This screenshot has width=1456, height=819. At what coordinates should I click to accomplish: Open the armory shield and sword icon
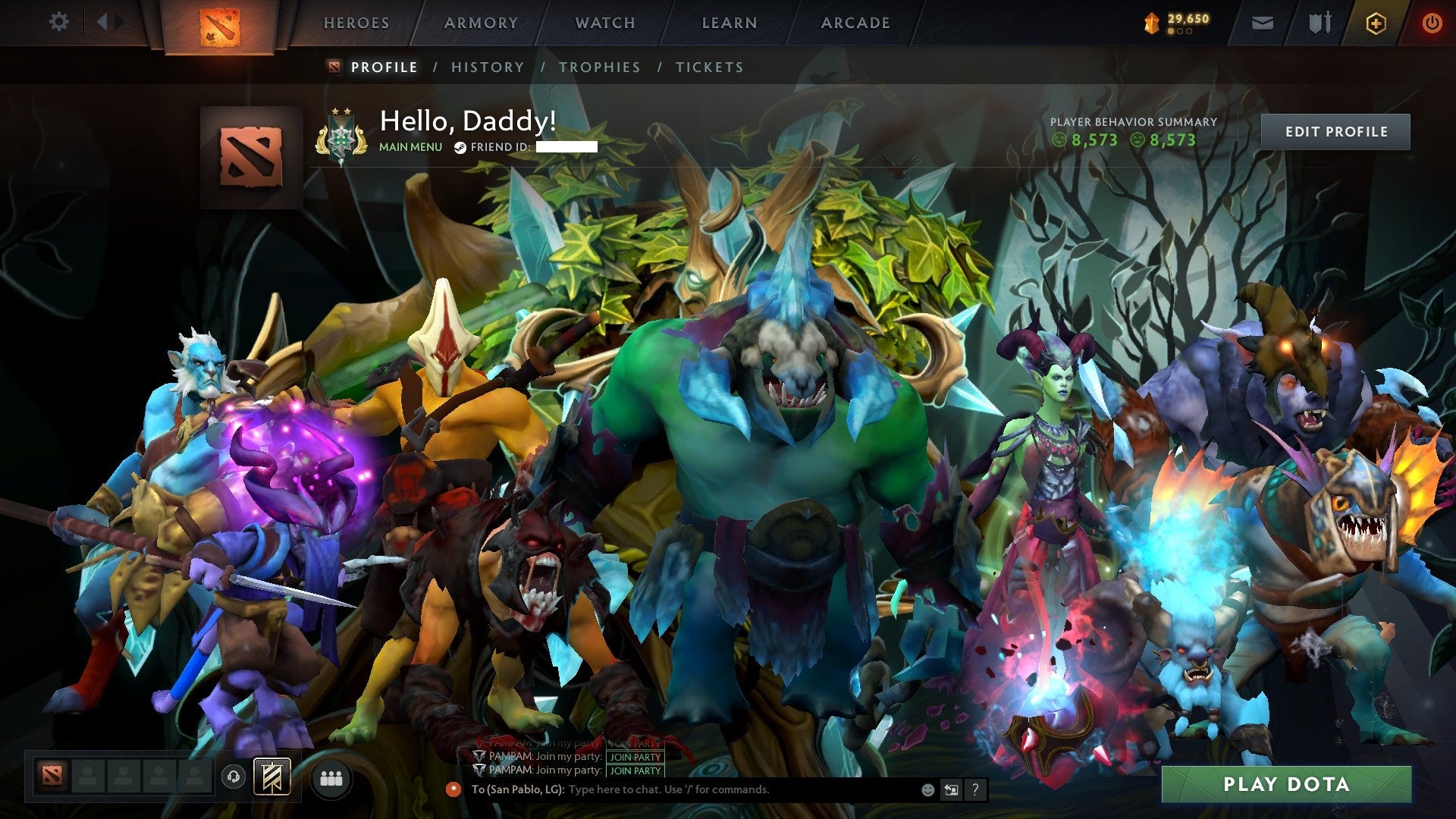1319,22
